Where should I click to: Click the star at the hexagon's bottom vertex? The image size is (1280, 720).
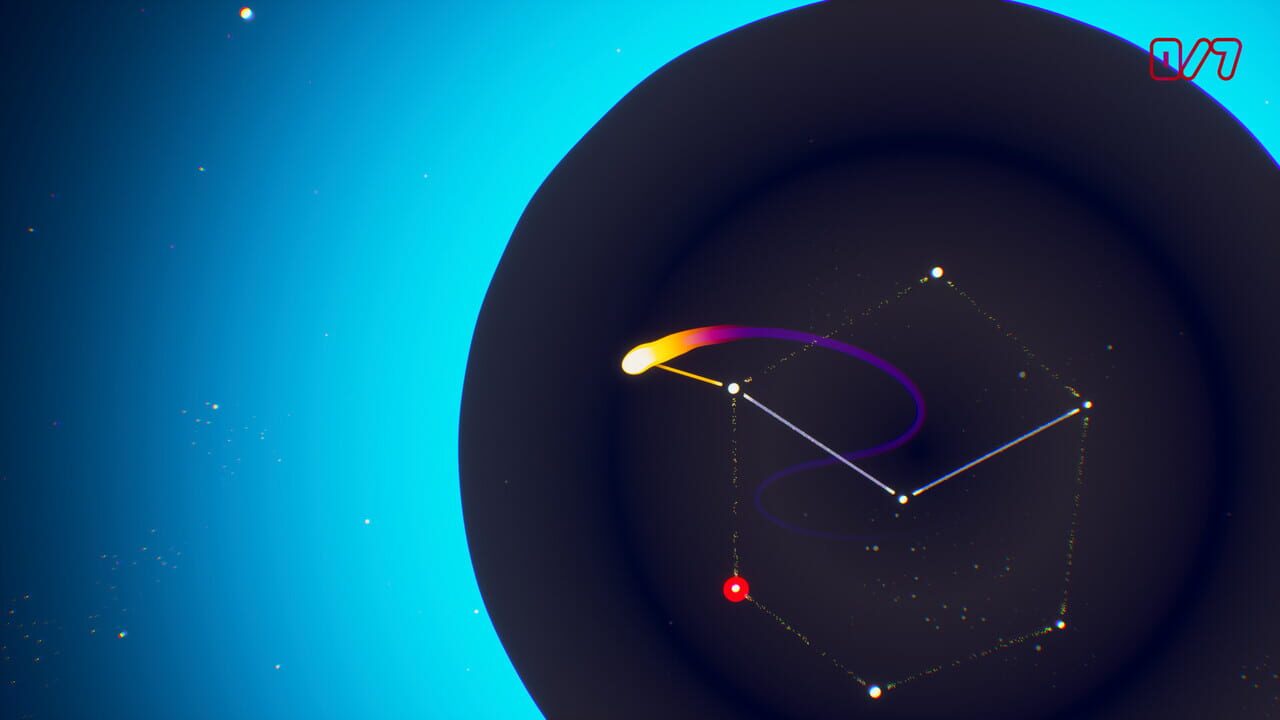click(x=876, y=691)
